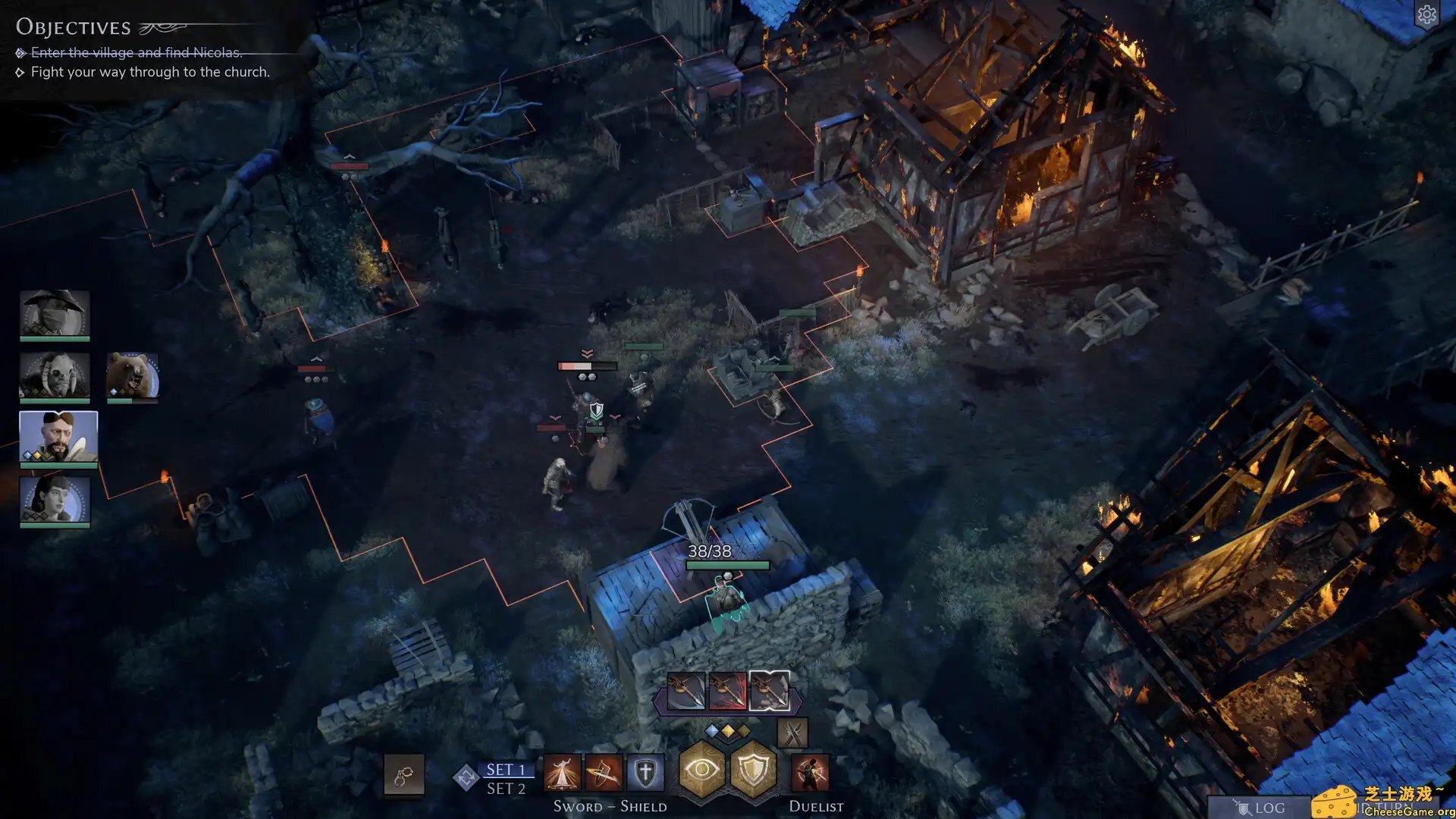Open the combat Log
The height and width of the screenshot is (819, 1456).
(x=1260, y=808)
